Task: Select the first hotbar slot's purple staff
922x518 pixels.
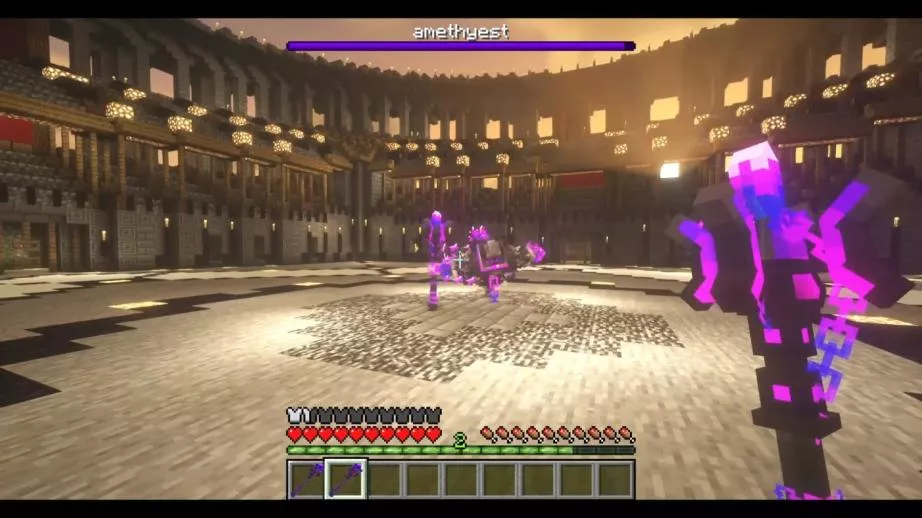Action: click(307, 479)
